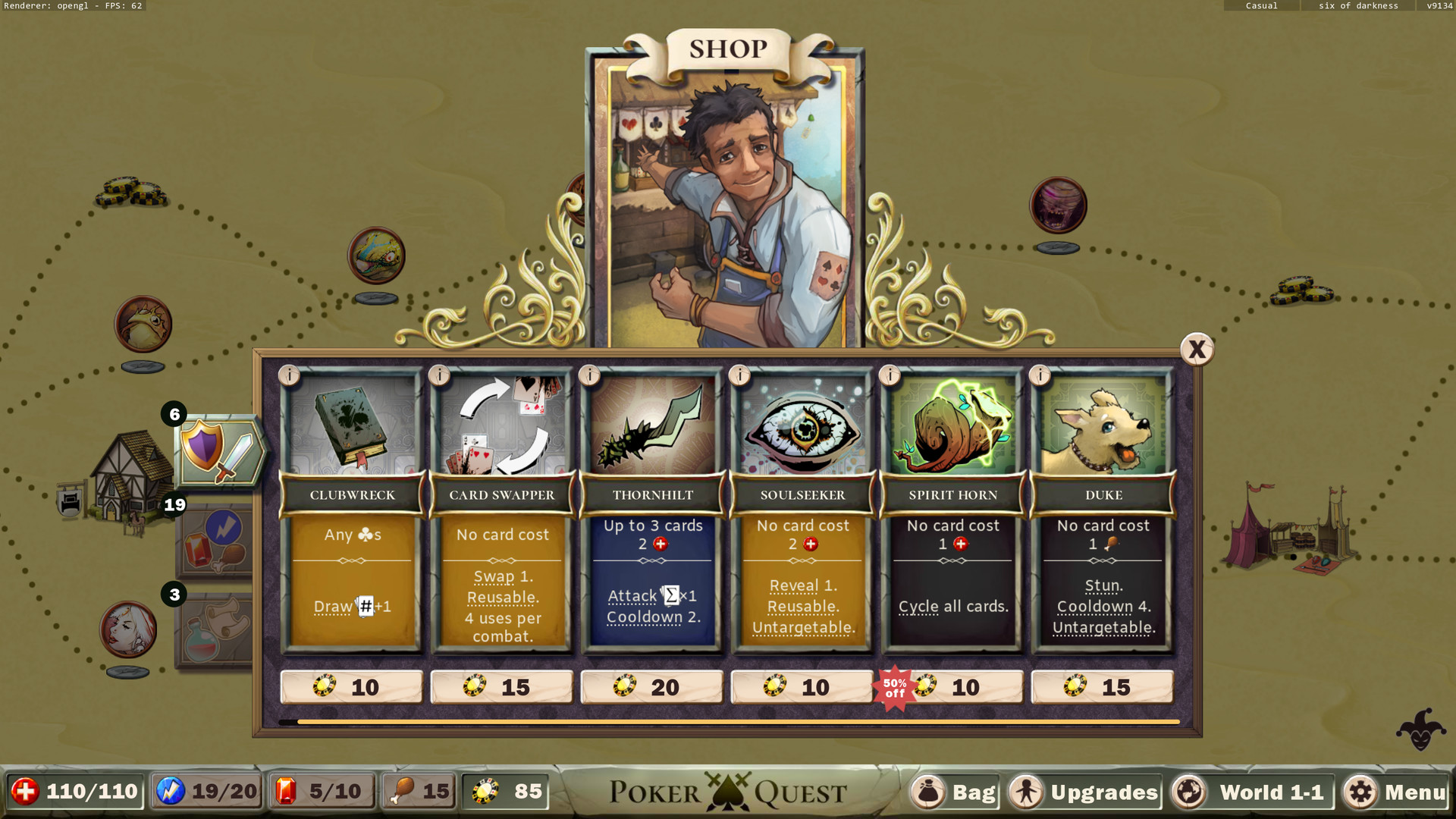
Task: Buy Soulseeker for 10 chips
Action: pyautogui.click(x=802, y=687)
